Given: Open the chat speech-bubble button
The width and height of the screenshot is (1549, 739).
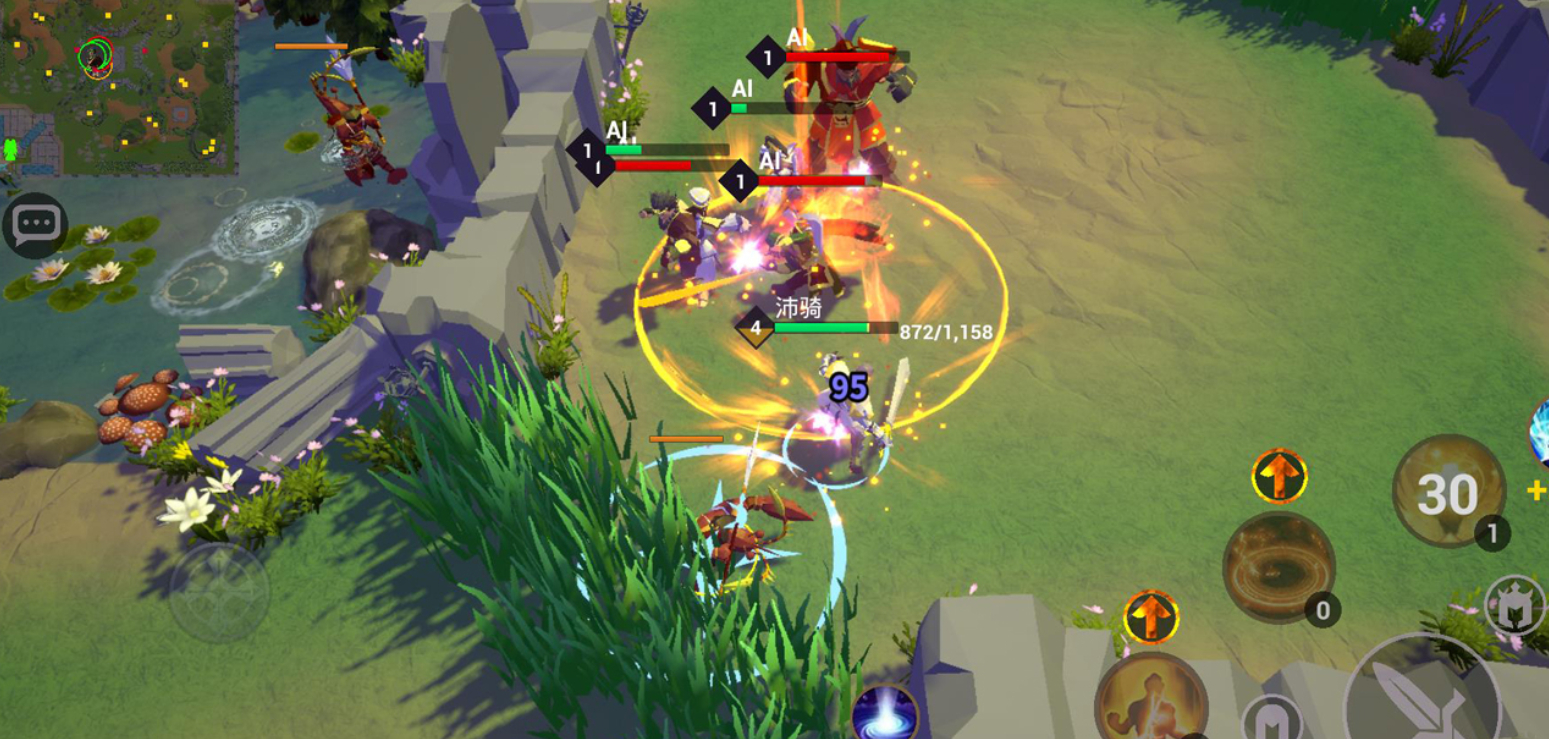Looking at the screenshot, I should pyautogui.click(x=35, y=225).
